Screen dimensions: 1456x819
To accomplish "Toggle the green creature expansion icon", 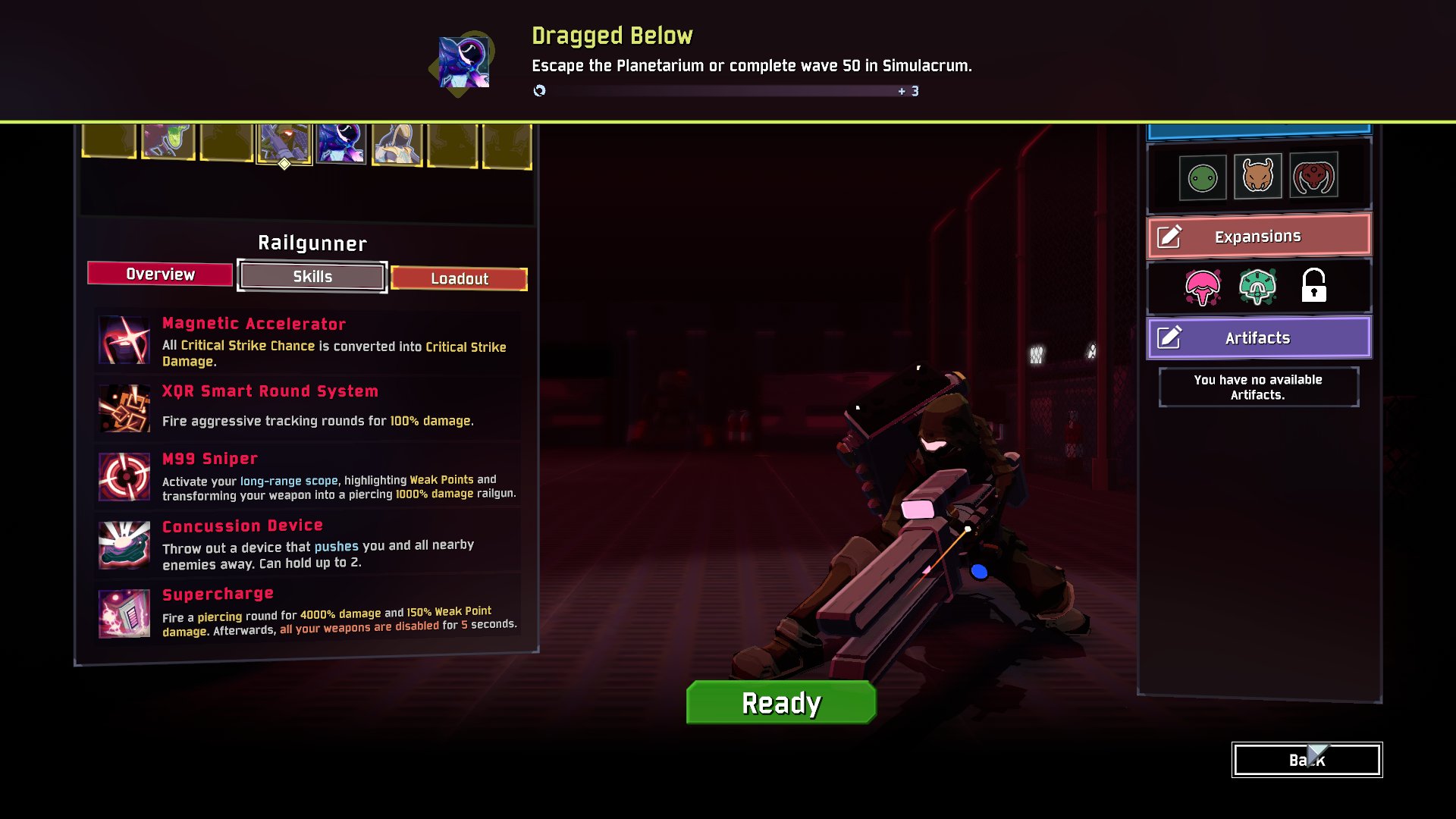I will pyautogui.click(x=1257, y=287).
